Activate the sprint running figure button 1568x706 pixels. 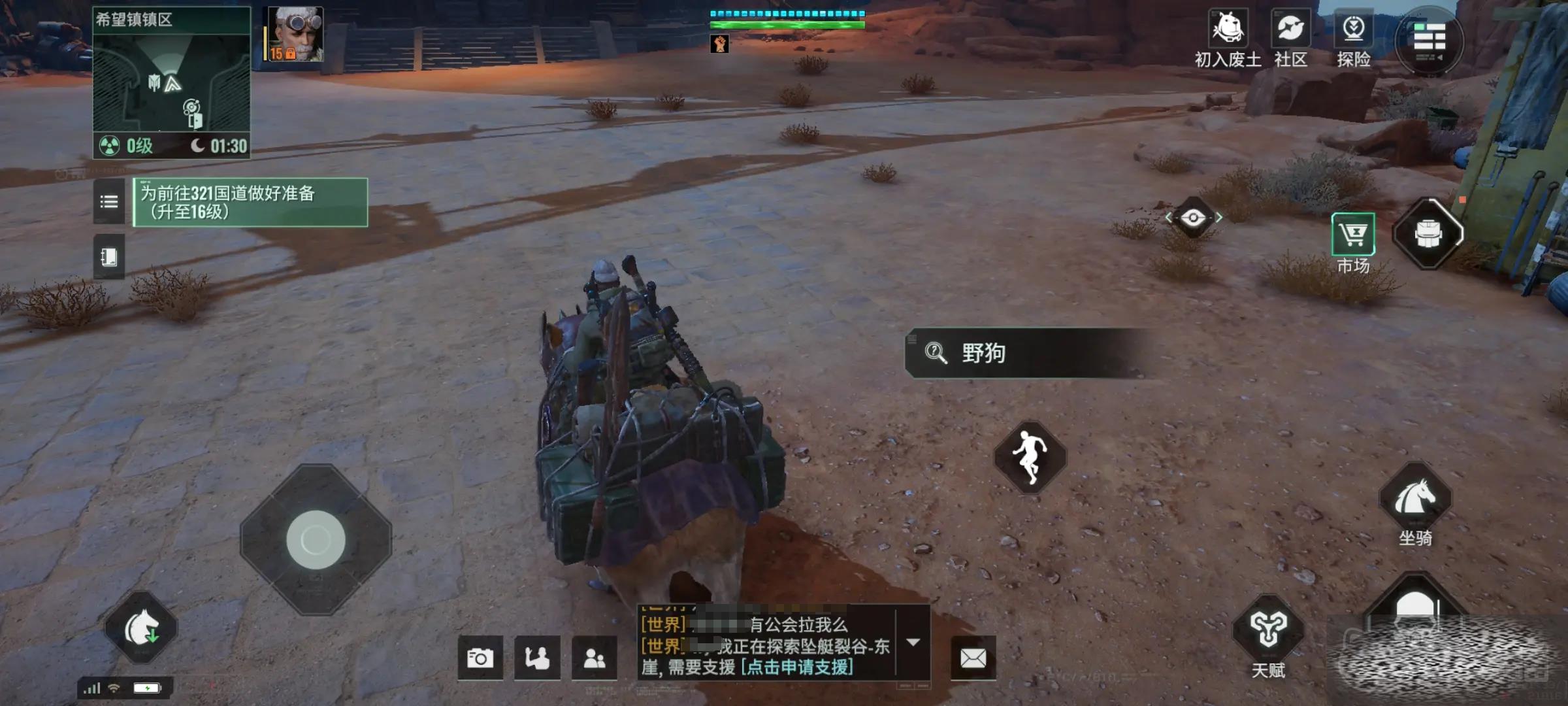[x=1030, y=456]
